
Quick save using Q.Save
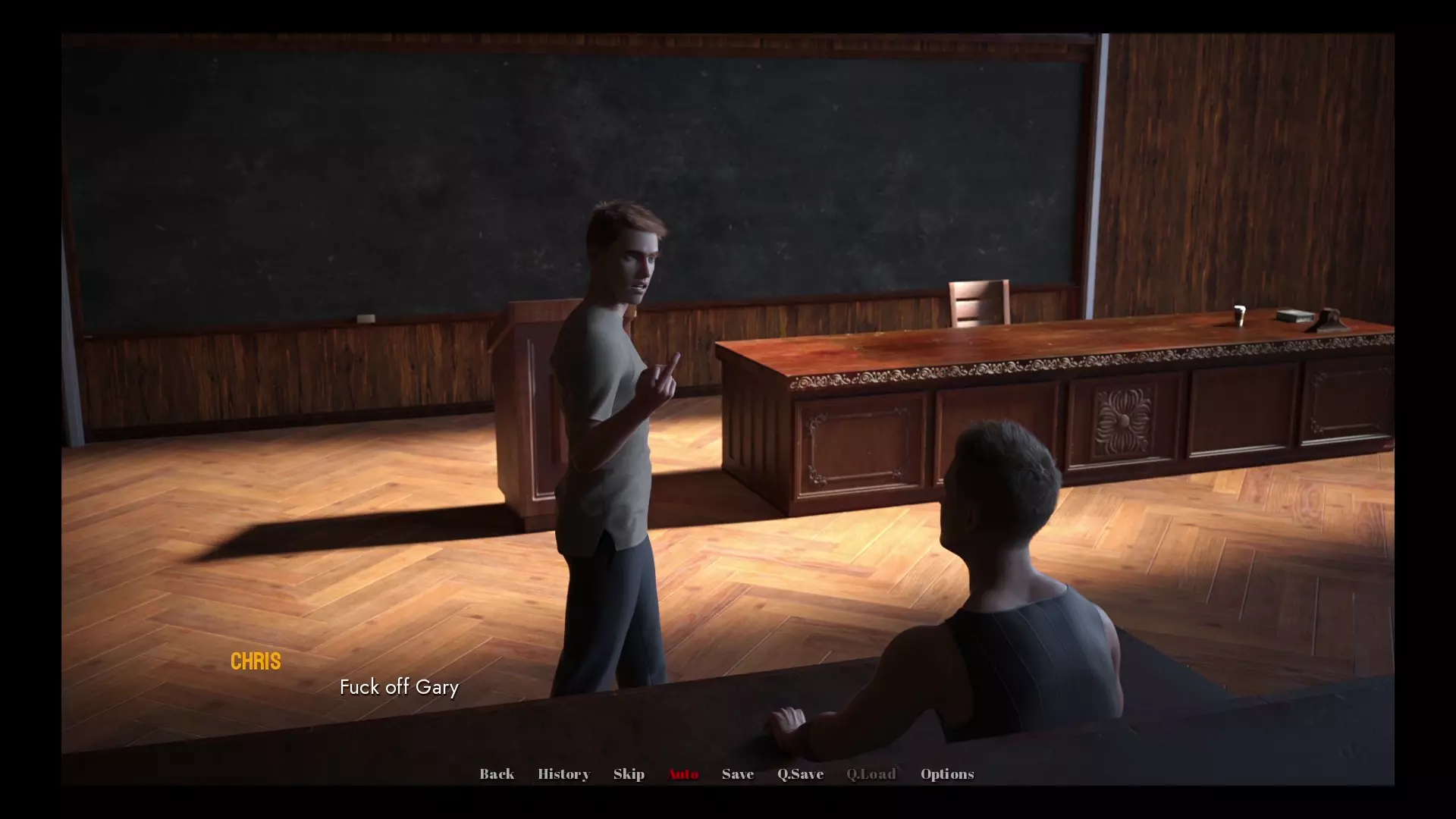click(800, 773)
